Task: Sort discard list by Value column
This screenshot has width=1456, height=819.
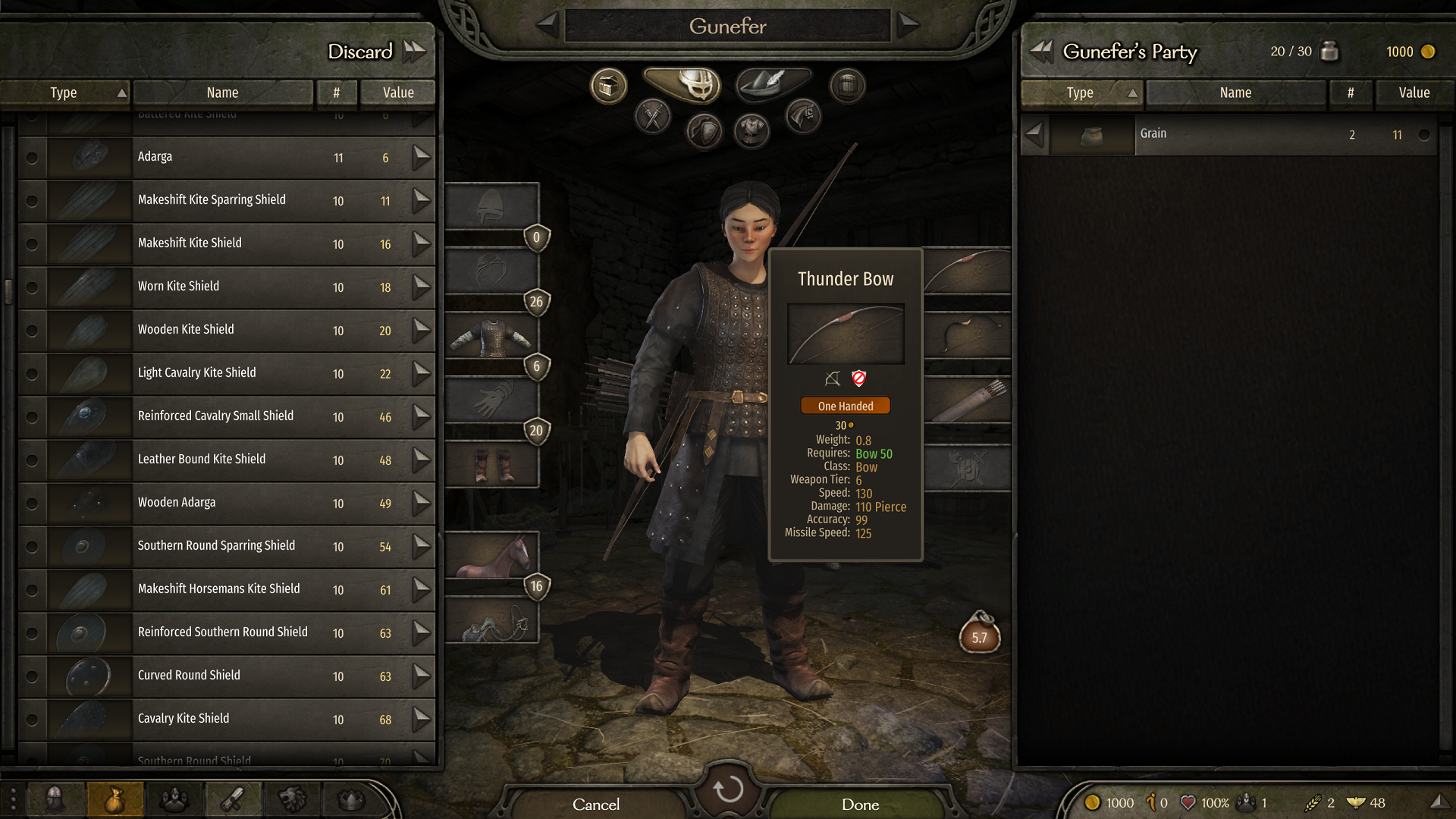Action: click(x=398, y=93)
